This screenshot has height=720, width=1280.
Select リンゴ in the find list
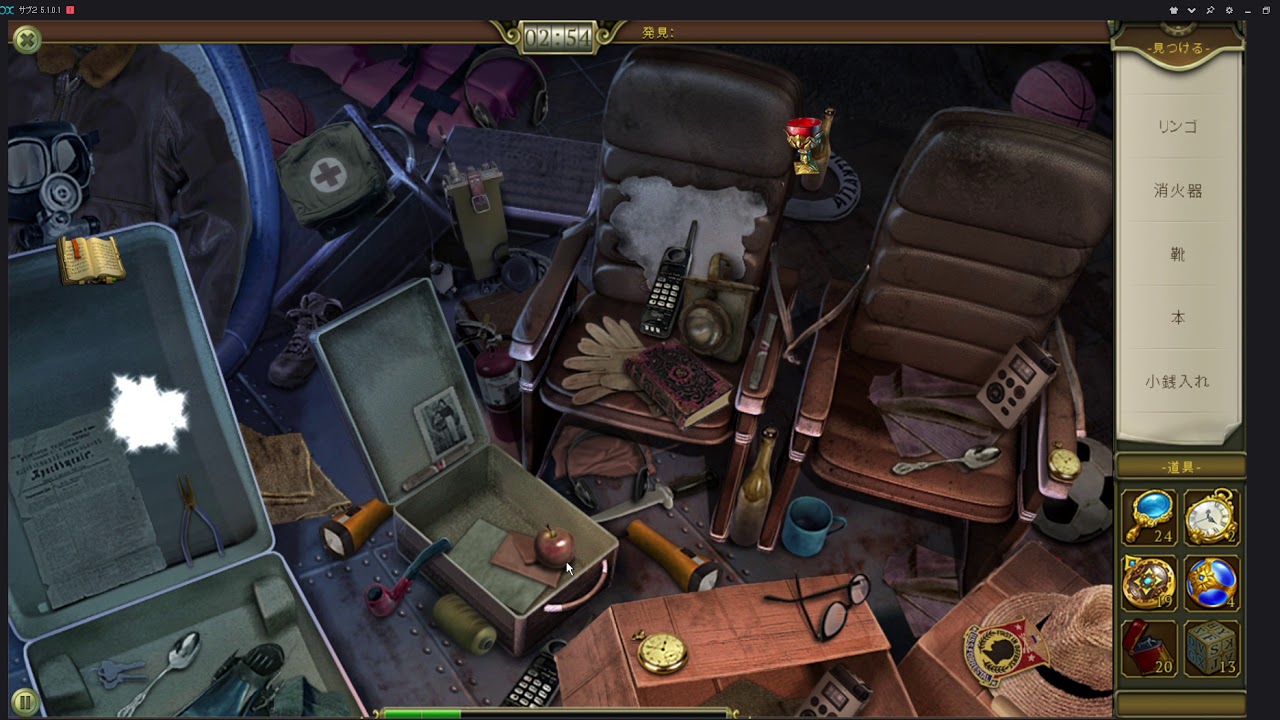pyautogui.click(x=1178, y=127)
